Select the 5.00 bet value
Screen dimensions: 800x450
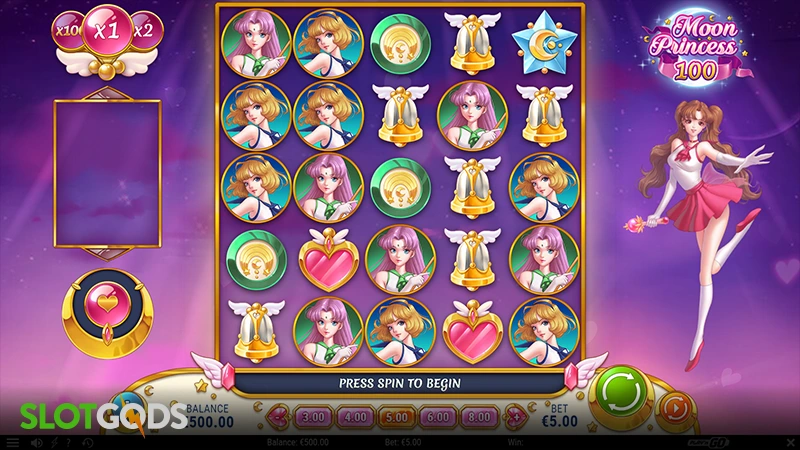(x=398, y=414)
